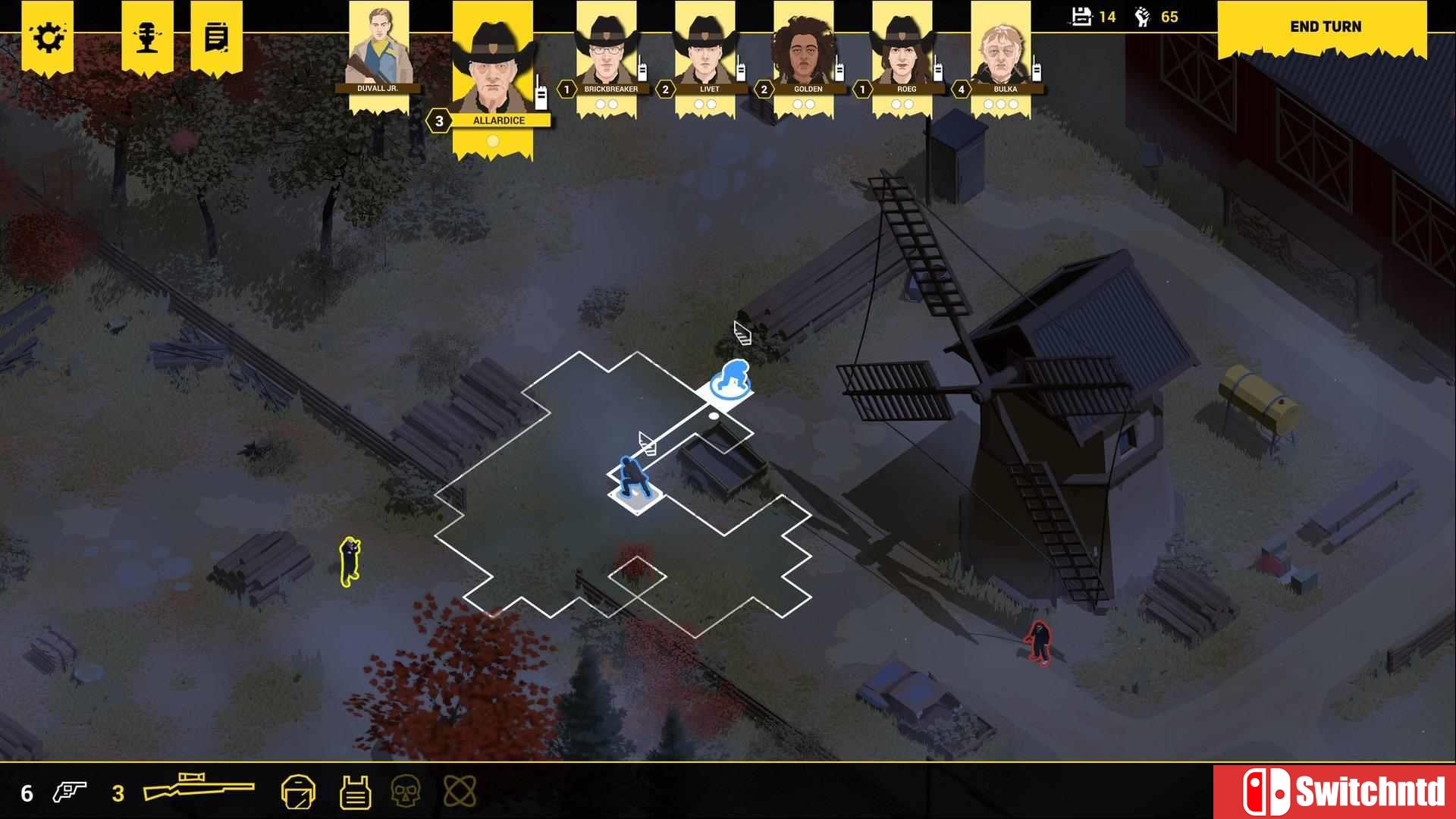This screenshot has height=819, width=1456.
Task: Open Golden's character card
Action: point(804,53)
